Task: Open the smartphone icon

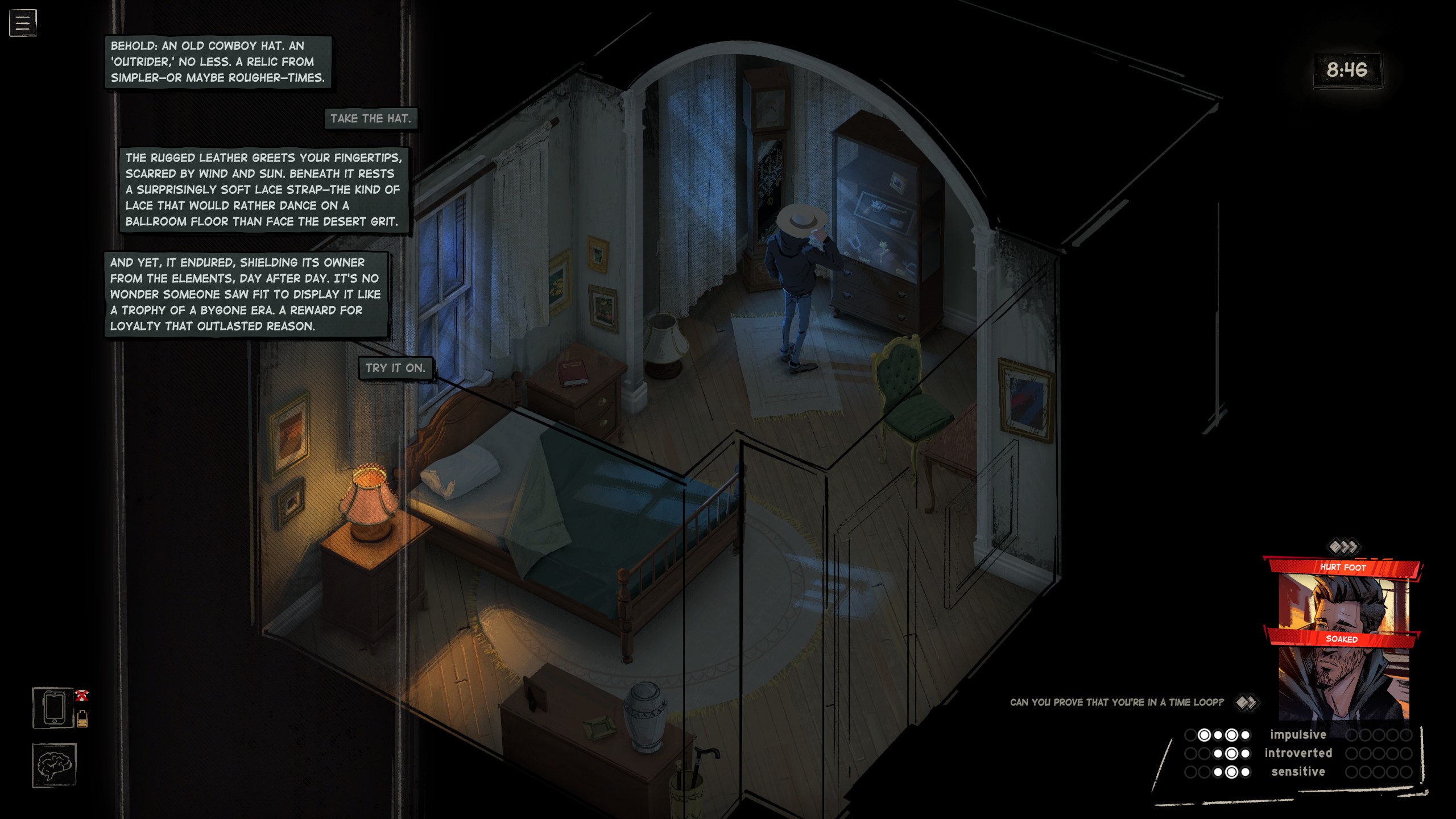Action: coord(53,708)
